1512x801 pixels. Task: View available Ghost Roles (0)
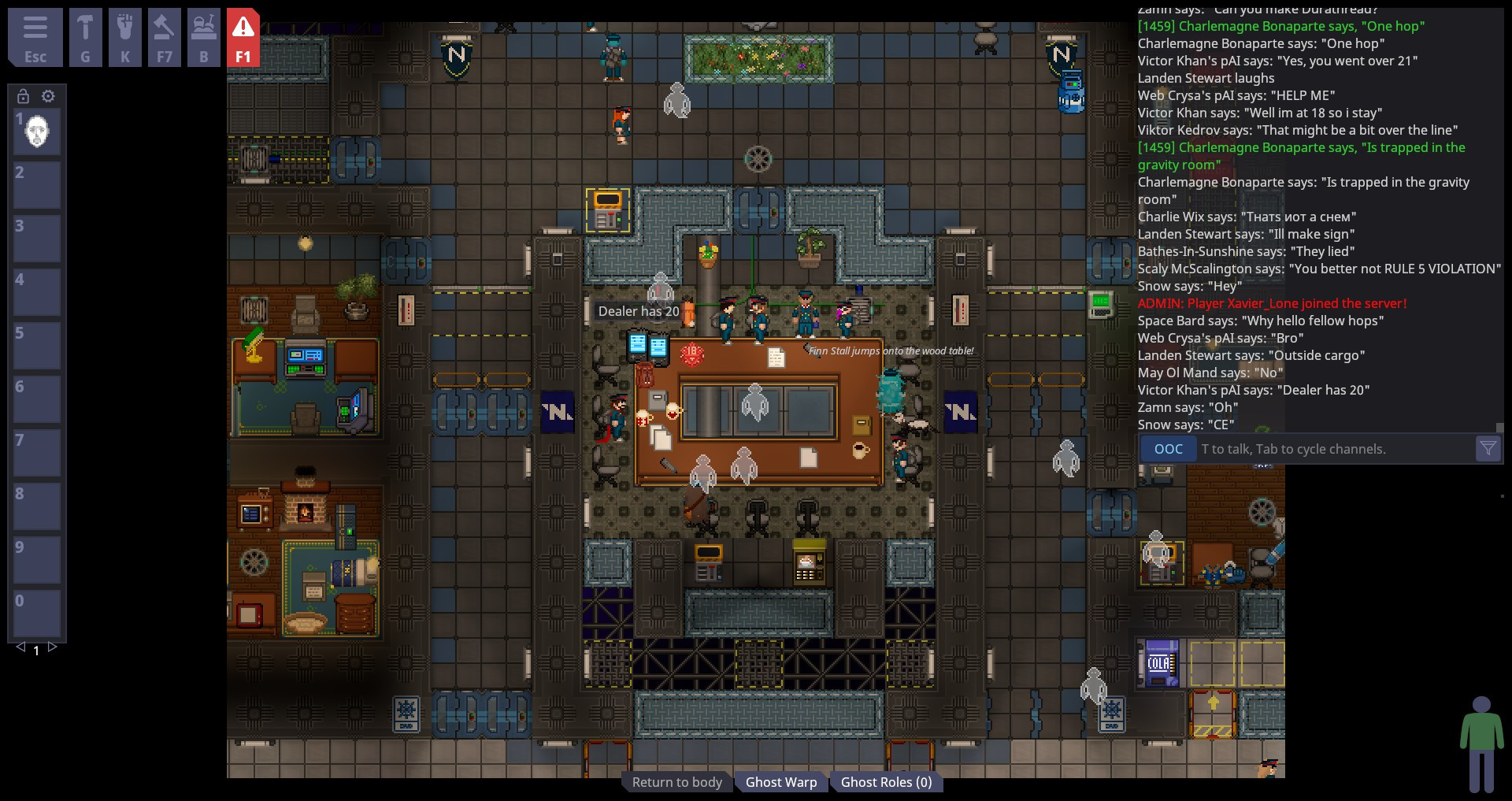pos(887,781)
